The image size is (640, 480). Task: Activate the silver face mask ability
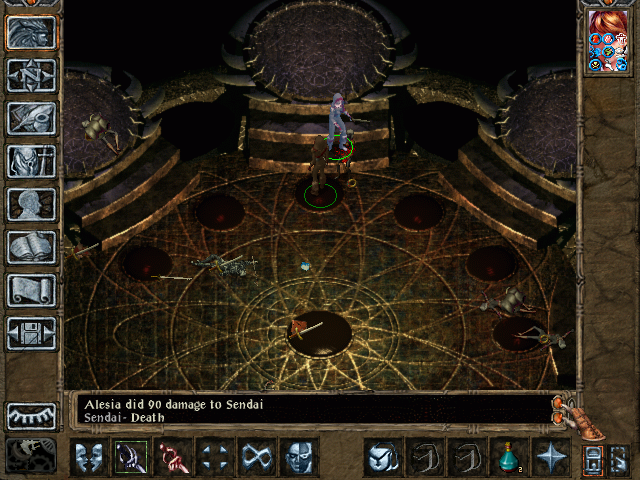point(299,458)
